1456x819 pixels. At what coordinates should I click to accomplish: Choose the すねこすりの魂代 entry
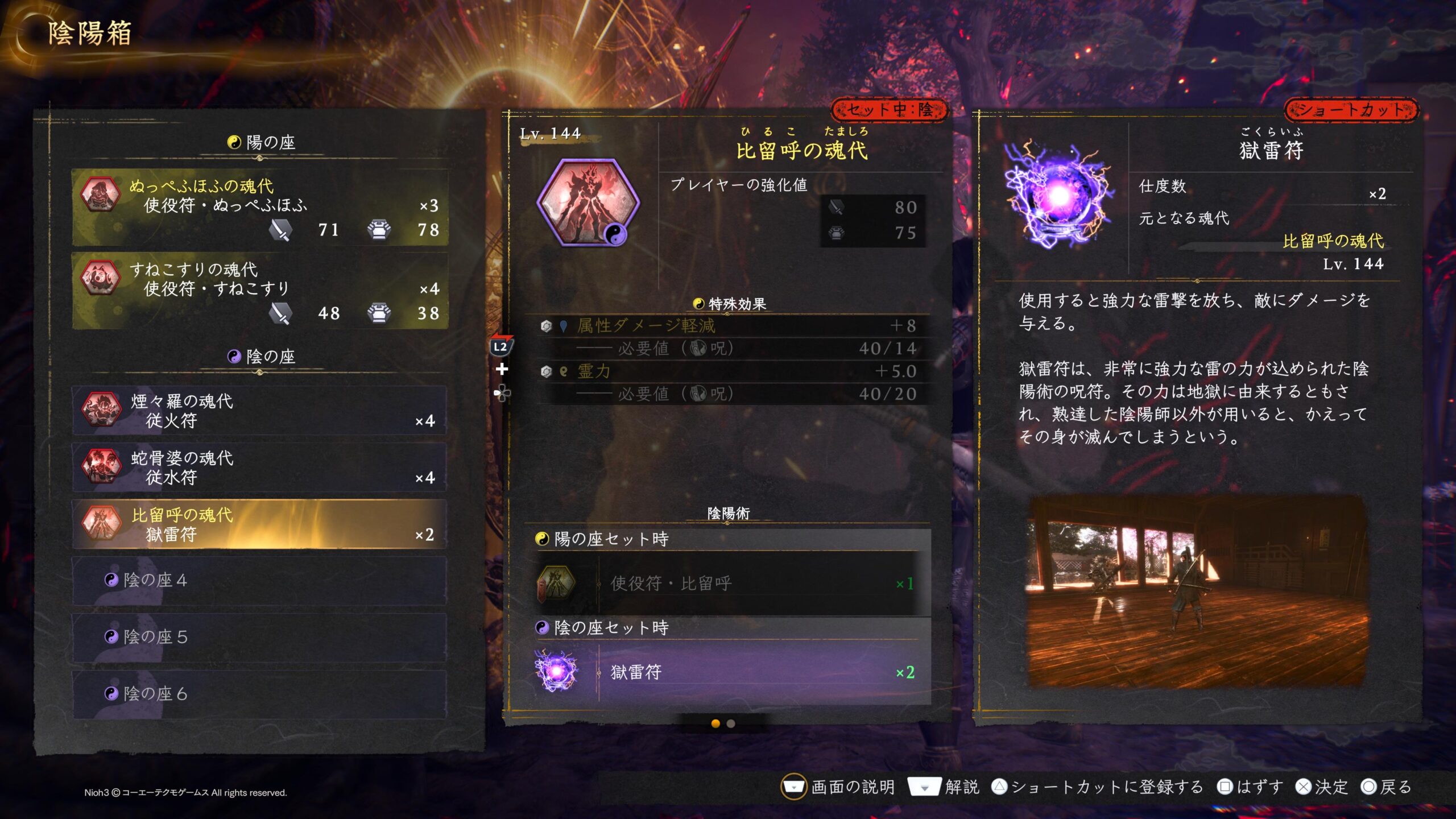tap(259, 291)
